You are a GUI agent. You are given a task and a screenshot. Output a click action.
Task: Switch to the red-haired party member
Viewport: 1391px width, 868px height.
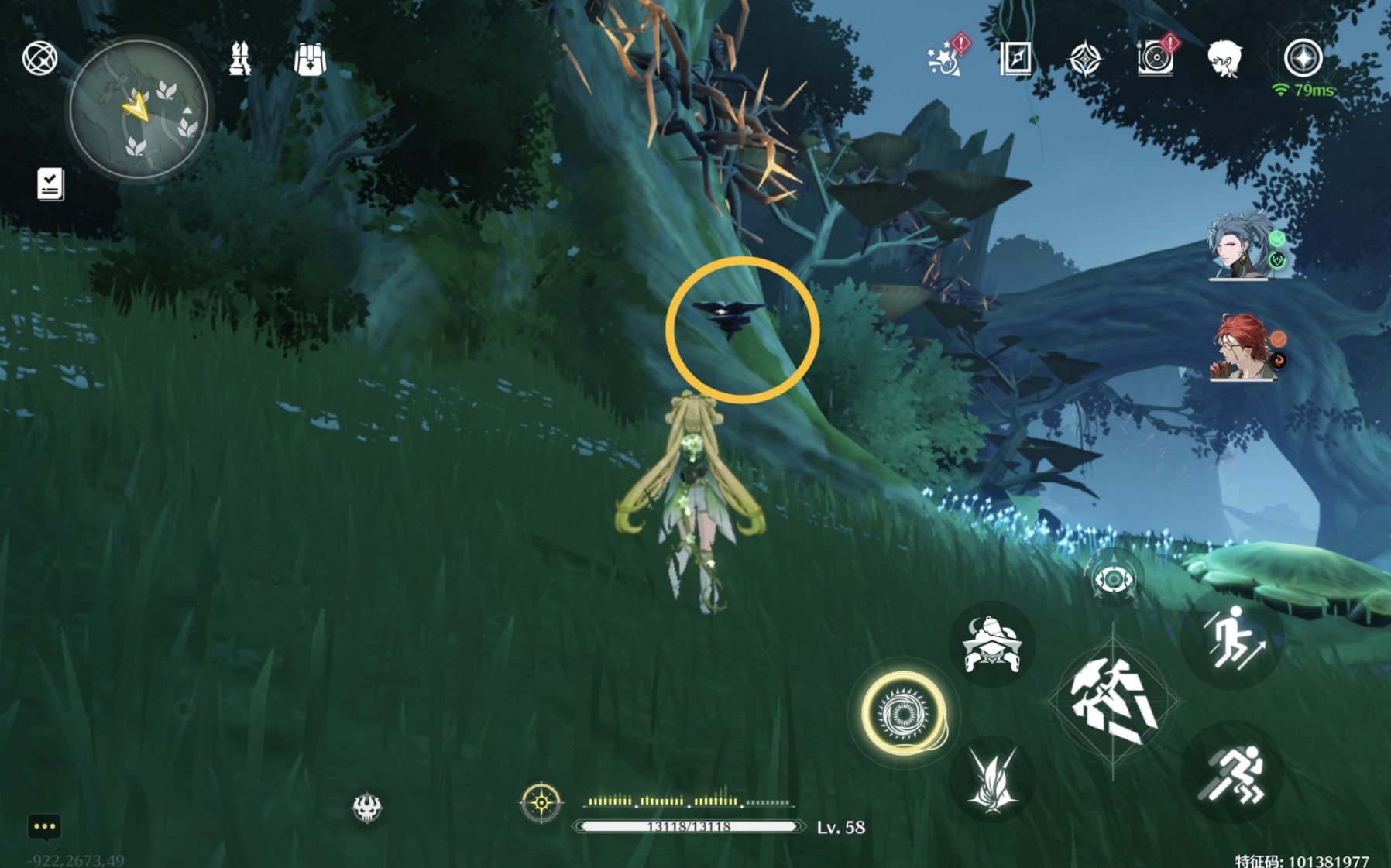coord(1241,347)
